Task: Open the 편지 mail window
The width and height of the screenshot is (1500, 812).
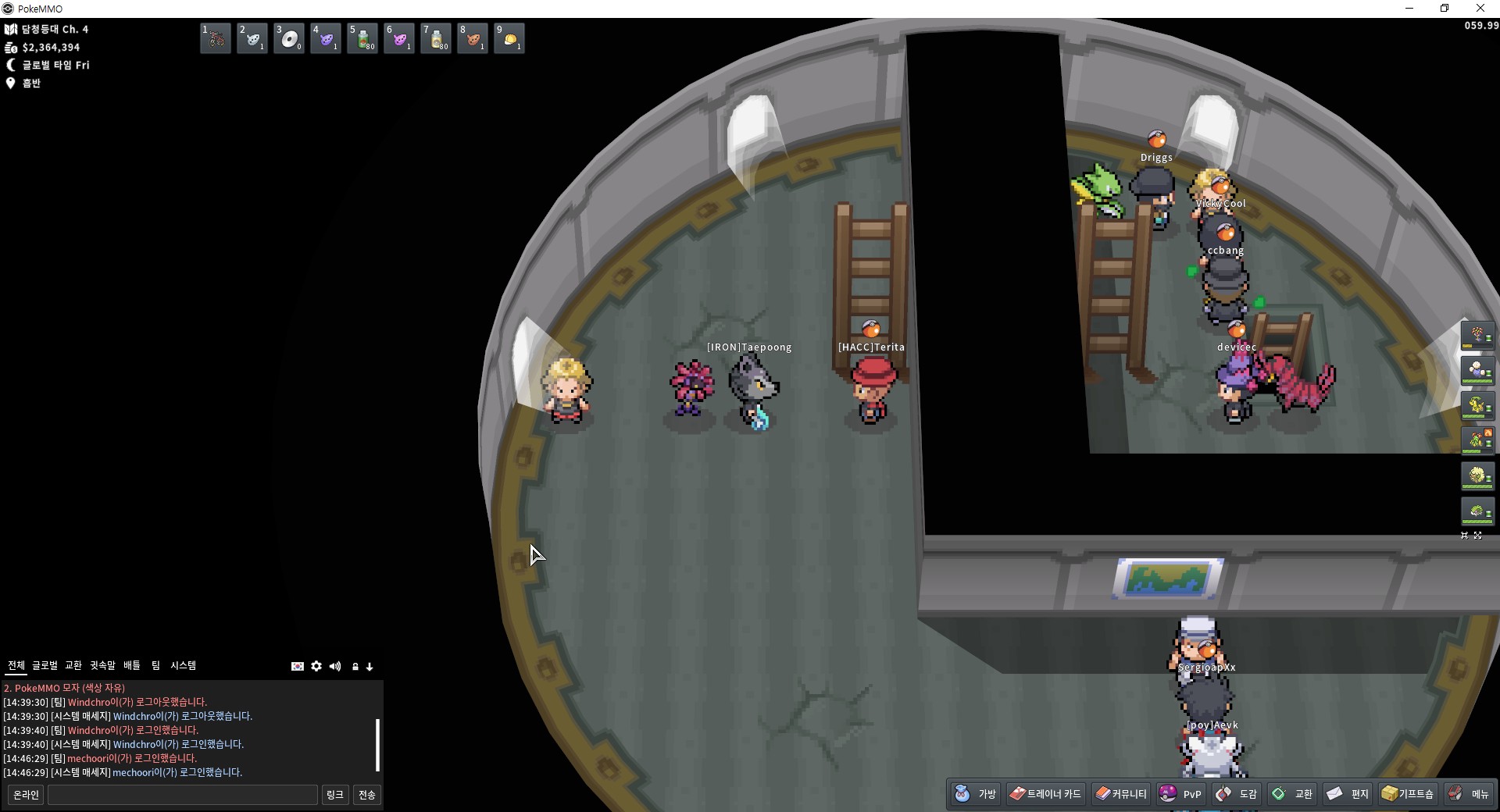Action: click(x=1348, y=794)
